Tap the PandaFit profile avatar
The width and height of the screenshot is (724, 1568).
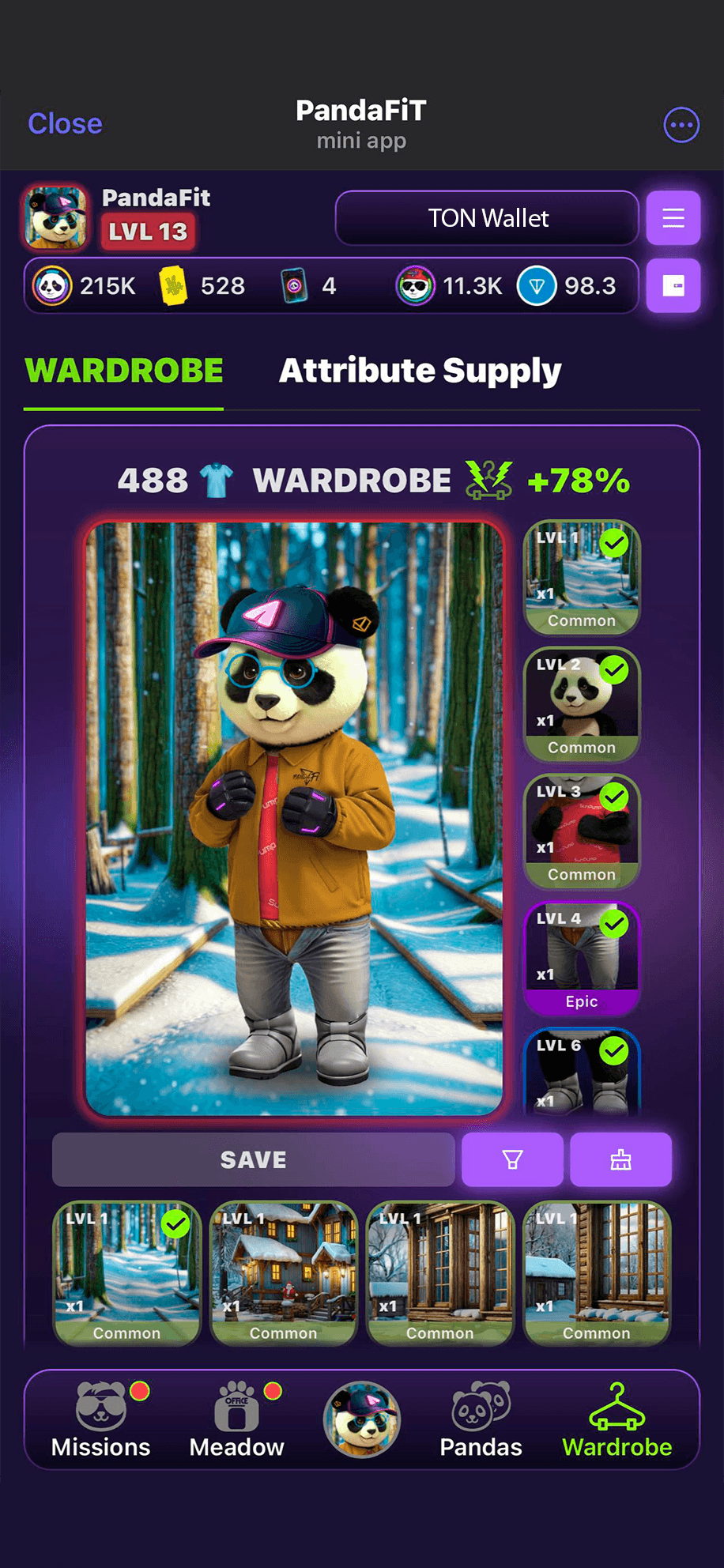pyautogui.click(x=55, y=217)
